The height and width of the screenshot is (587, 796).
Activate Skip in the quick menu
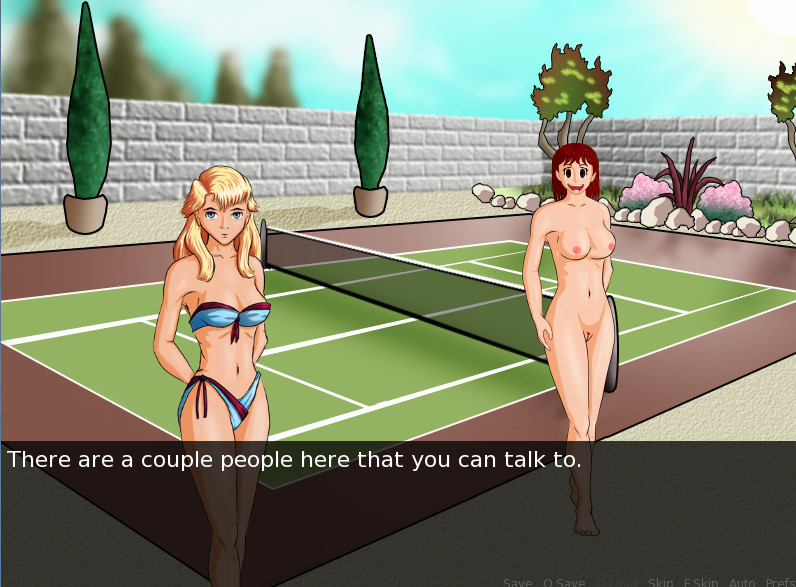(x=660, y=582)
